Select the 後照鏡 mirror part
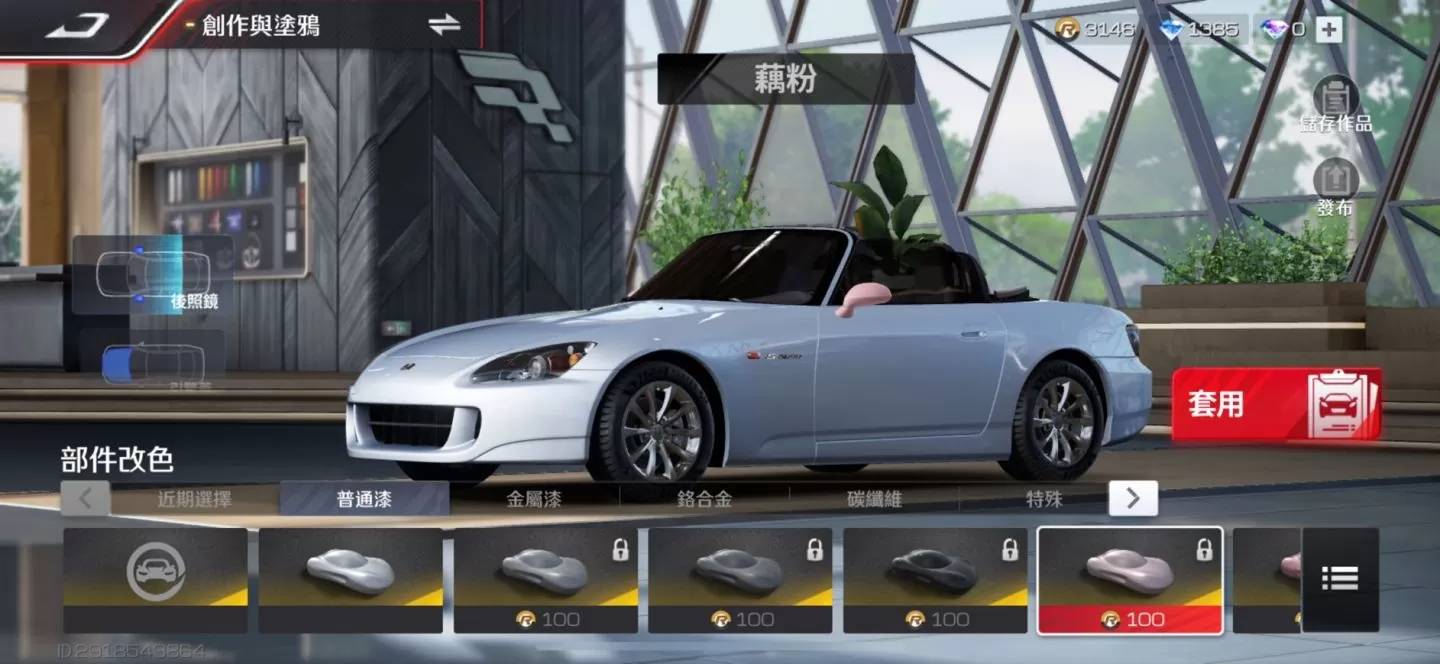This screenshot has width=1440, height=664. [x=154, y=274]
